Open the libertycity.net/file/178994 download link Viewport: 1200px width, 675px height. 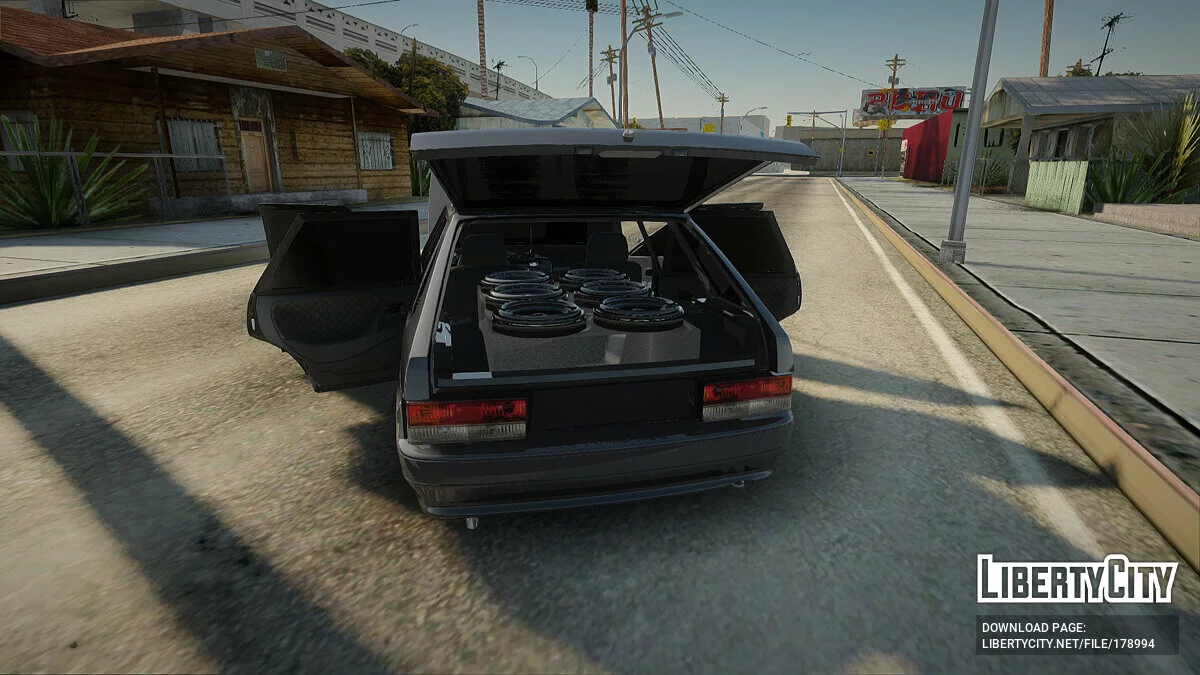click(1068, 643)
